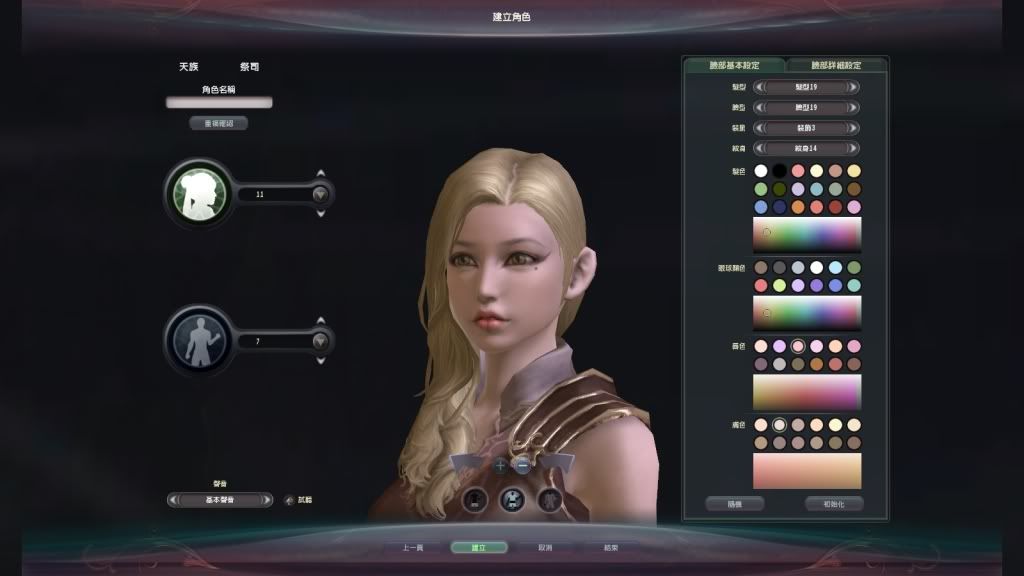1024x576 pixels.
Task: Switch voice with the 基本聲音 right arrow
Action: click(x=267, y=500)
